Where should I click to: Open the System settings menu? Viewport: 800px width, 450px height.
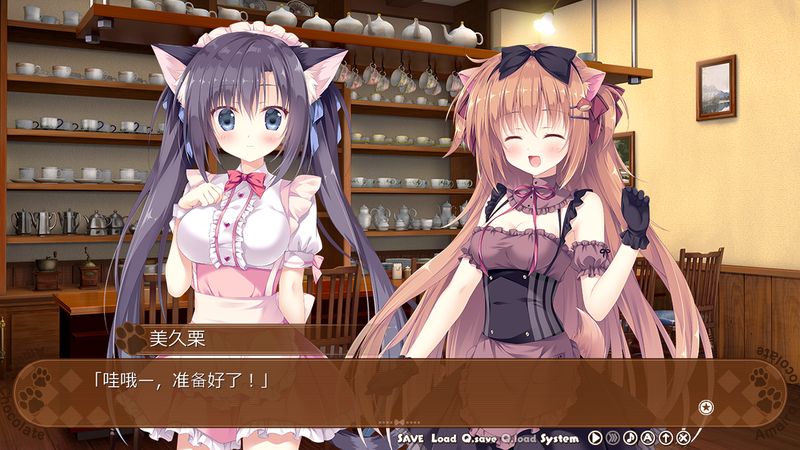[560, 438]
